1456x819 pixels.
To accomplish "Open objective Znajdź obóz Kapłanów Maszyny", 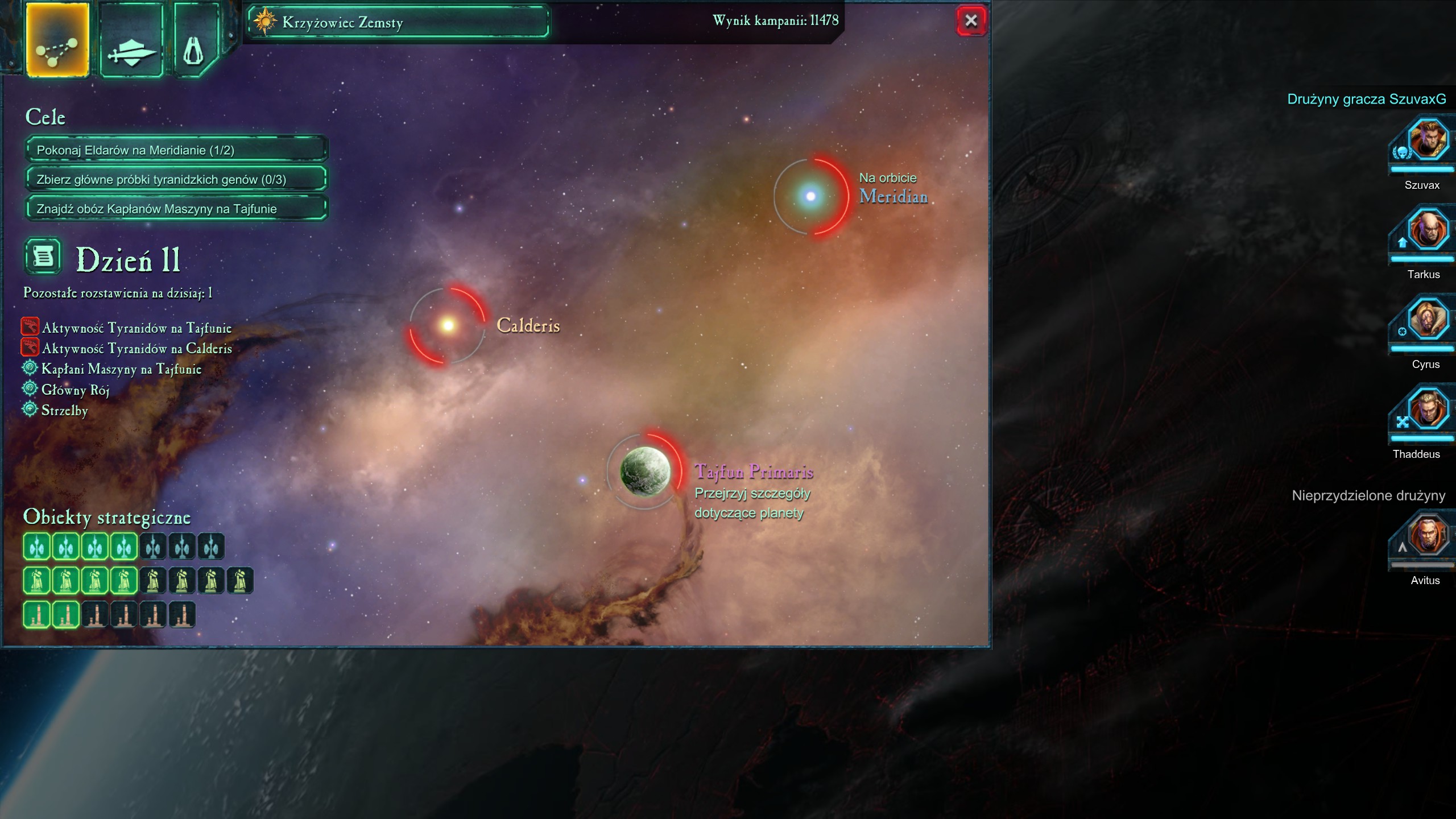I will 176,209.
